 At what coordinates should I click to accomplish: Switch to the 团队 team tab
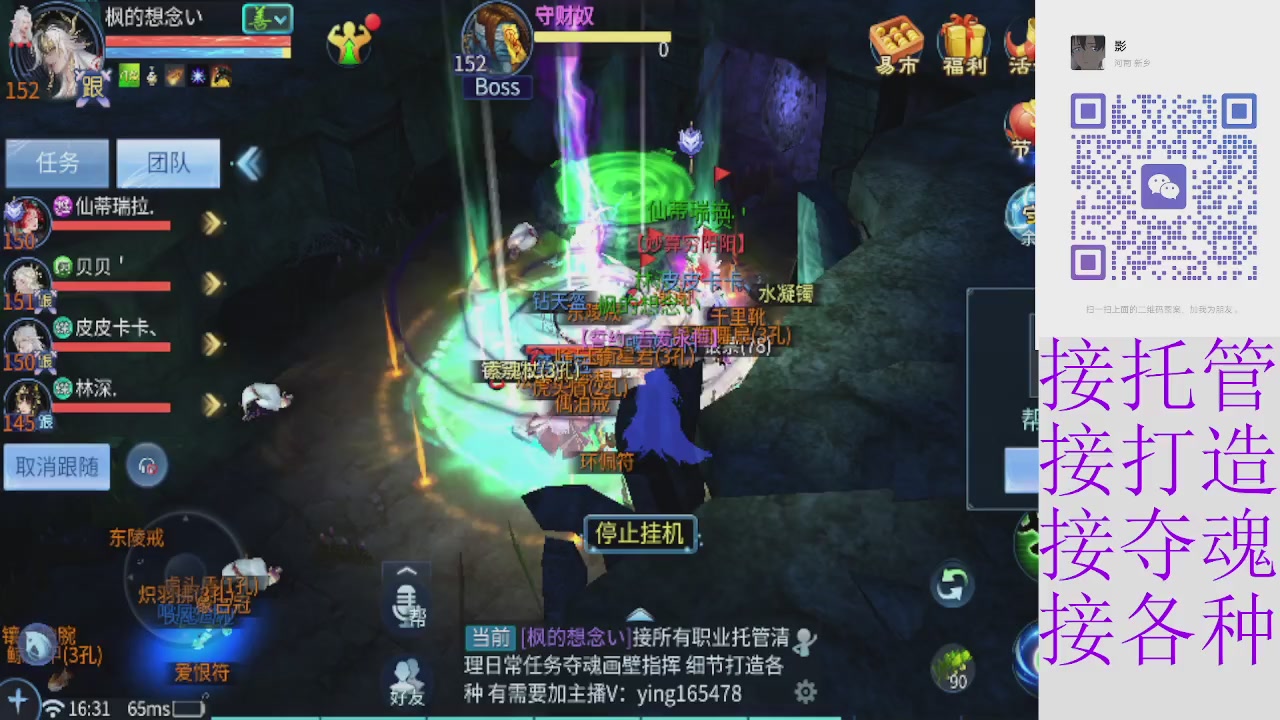[167, 163]
